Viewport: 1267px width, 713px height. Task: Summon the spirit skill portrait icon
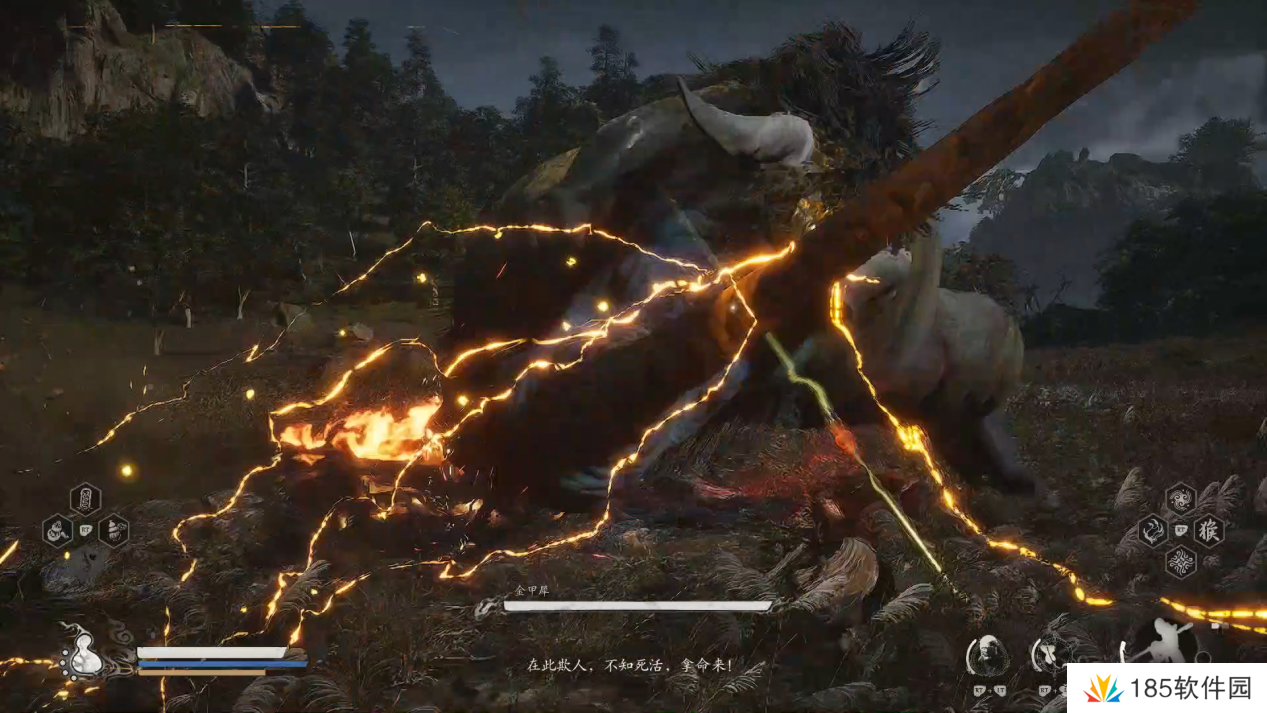[987, 655]
